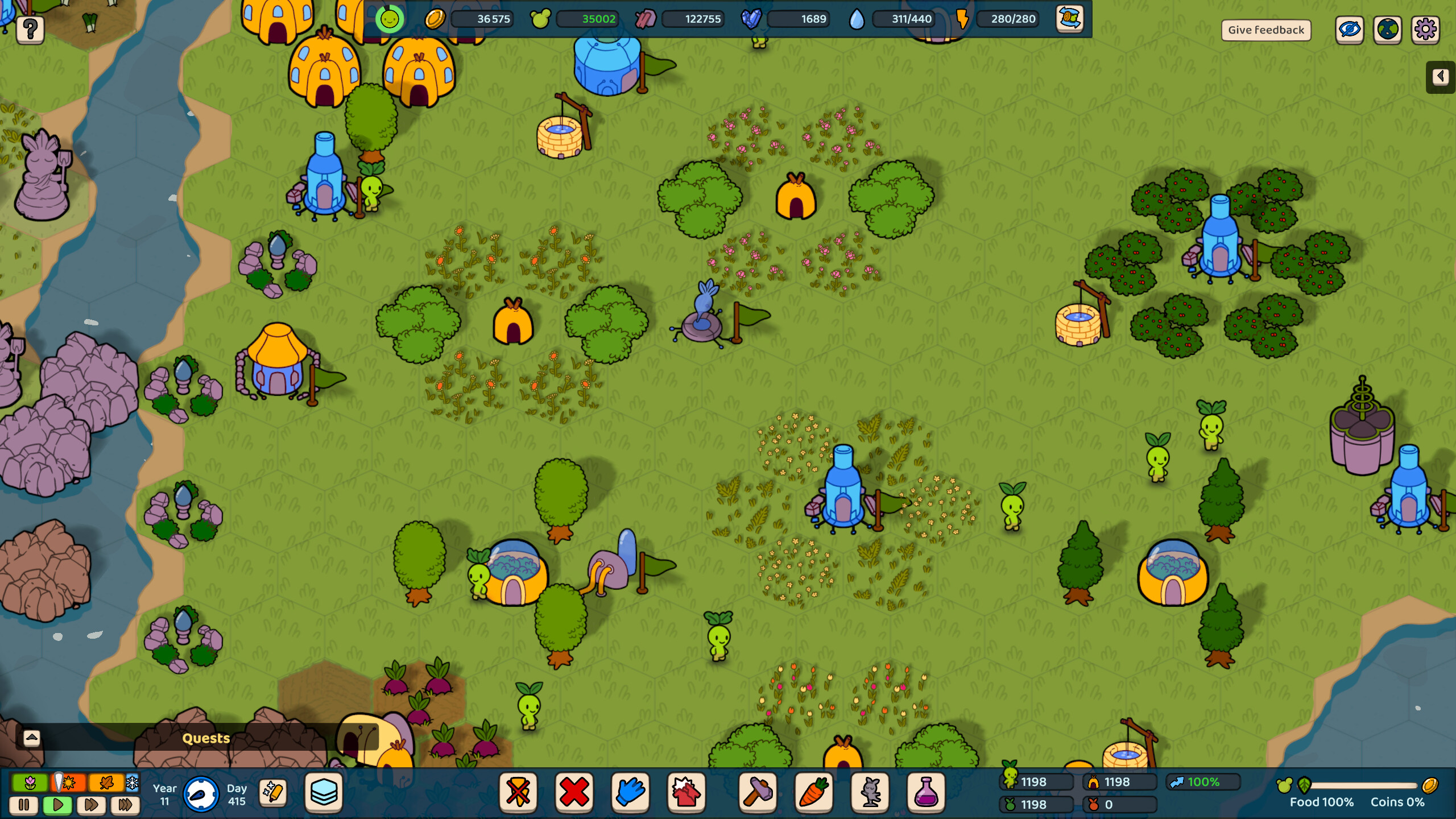Enable the eye visibility mode top right
Image resolution: width=1456 pixels, height=819 pixels.
click(x=1350, y=30)
